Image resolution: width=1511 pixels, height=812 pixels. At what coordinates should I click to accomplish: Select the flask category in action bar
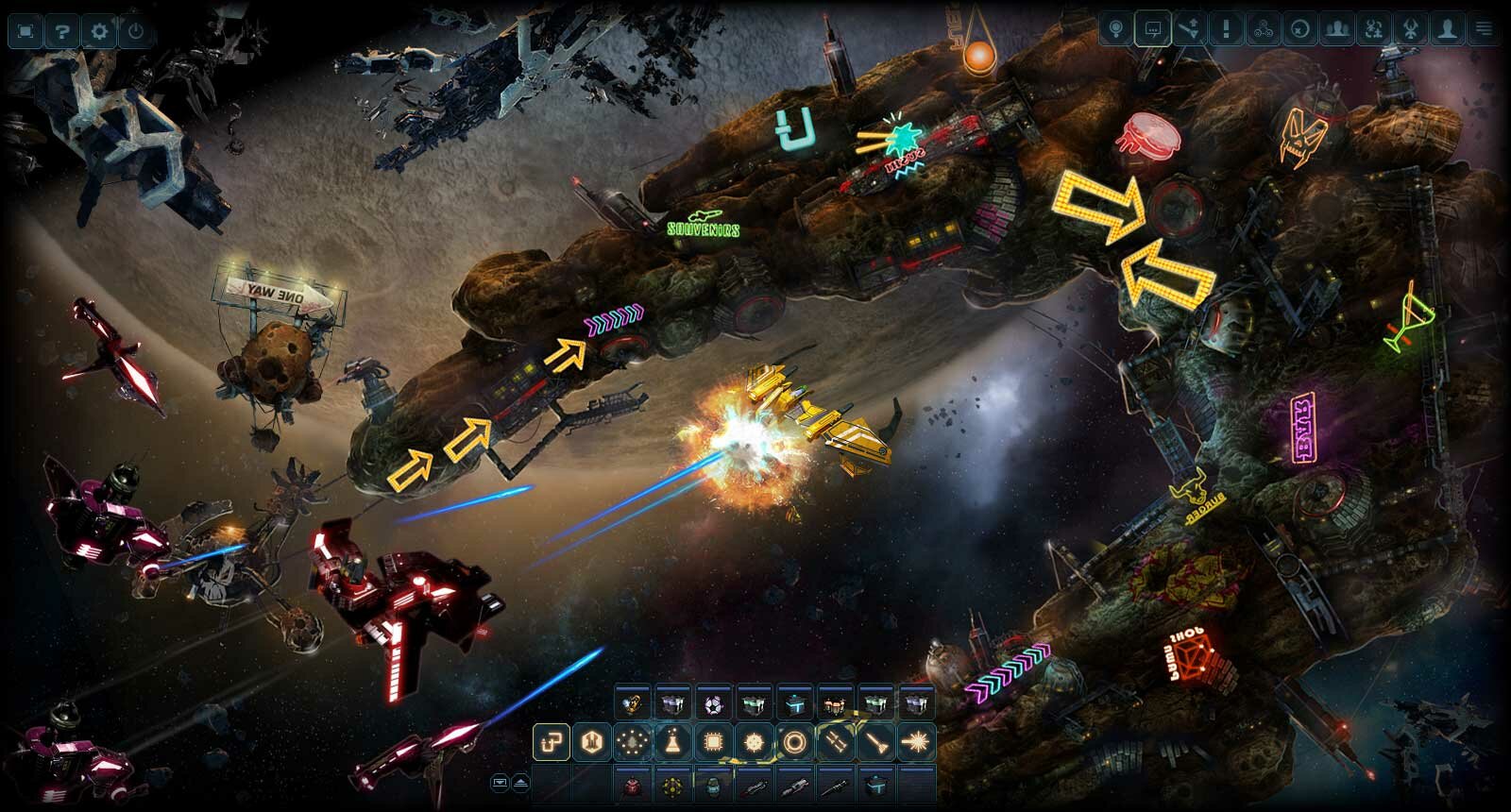point(672,743)
